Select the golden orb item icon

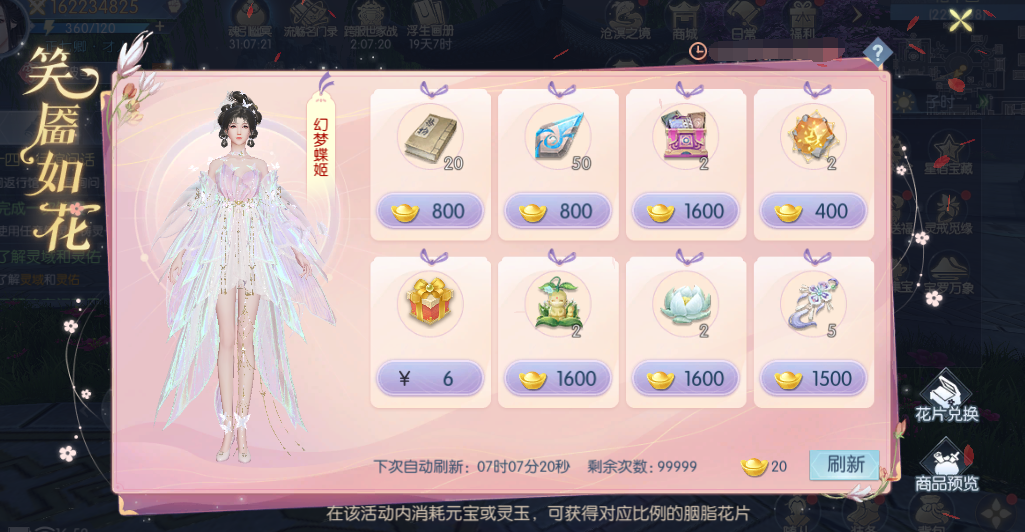coord(814,137)
